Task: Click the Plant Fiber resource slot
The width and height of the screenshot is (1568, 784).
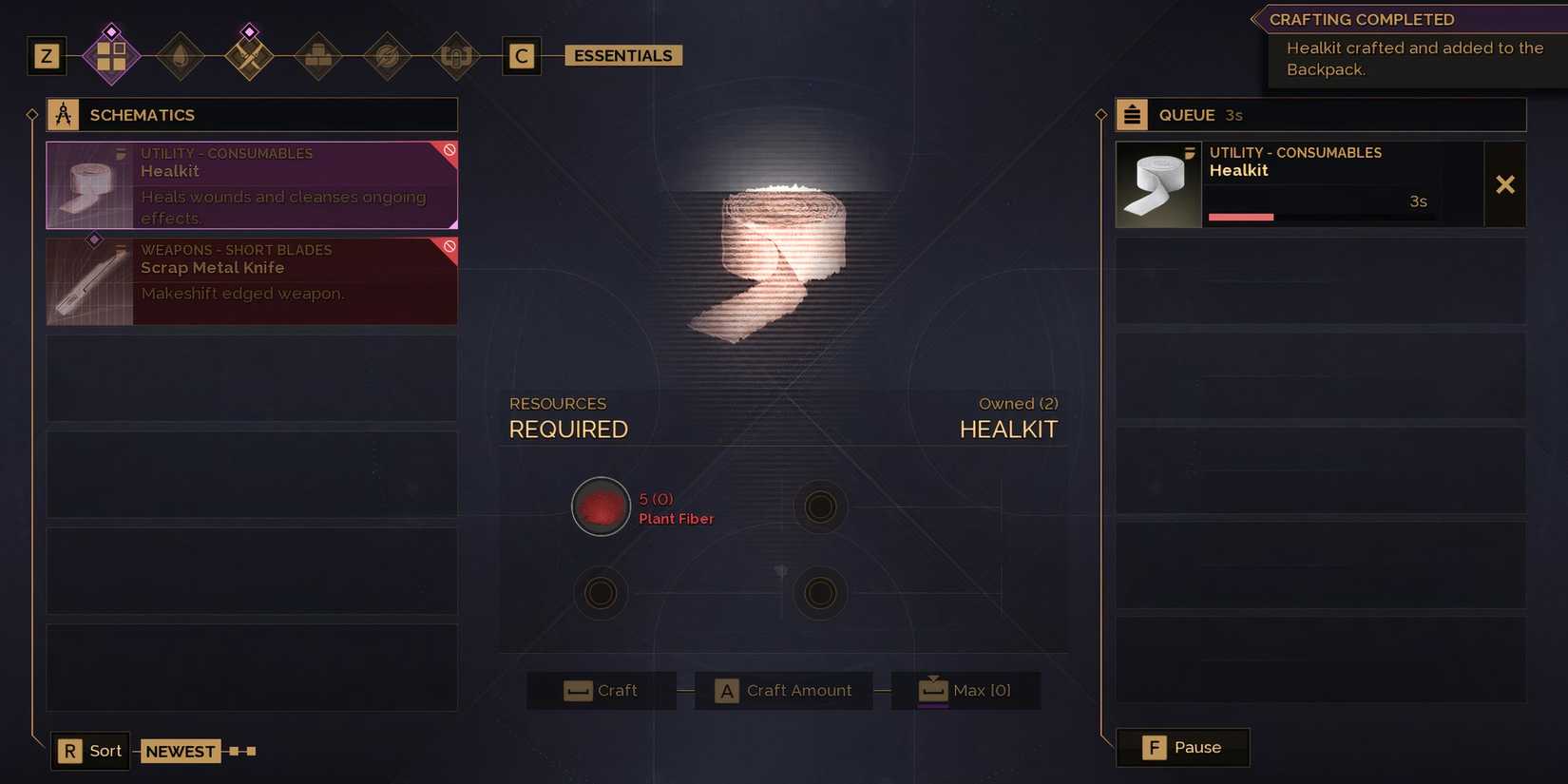Action: [x=601, y=506]
